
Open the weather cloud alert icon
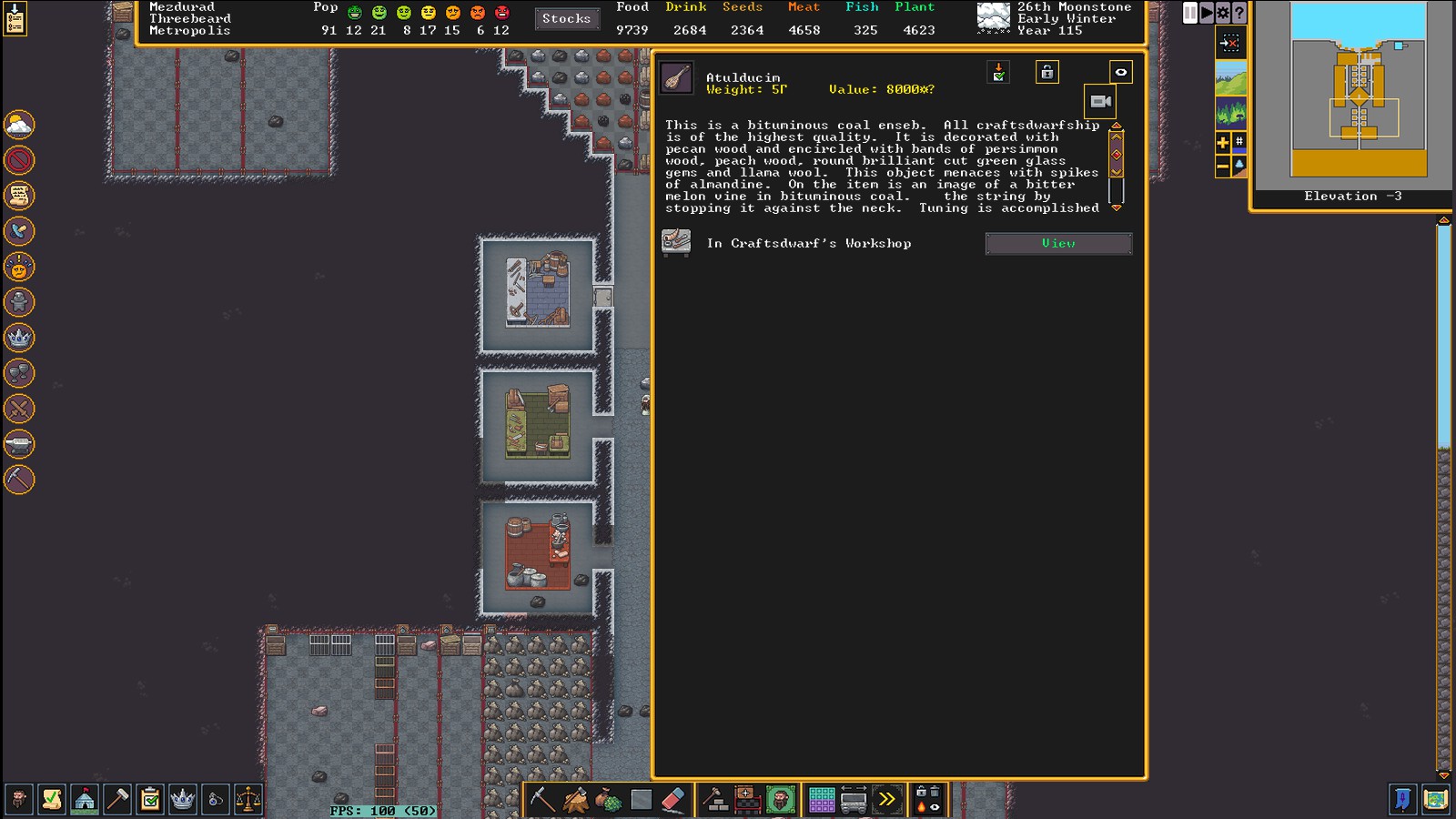tap(19, 125)
